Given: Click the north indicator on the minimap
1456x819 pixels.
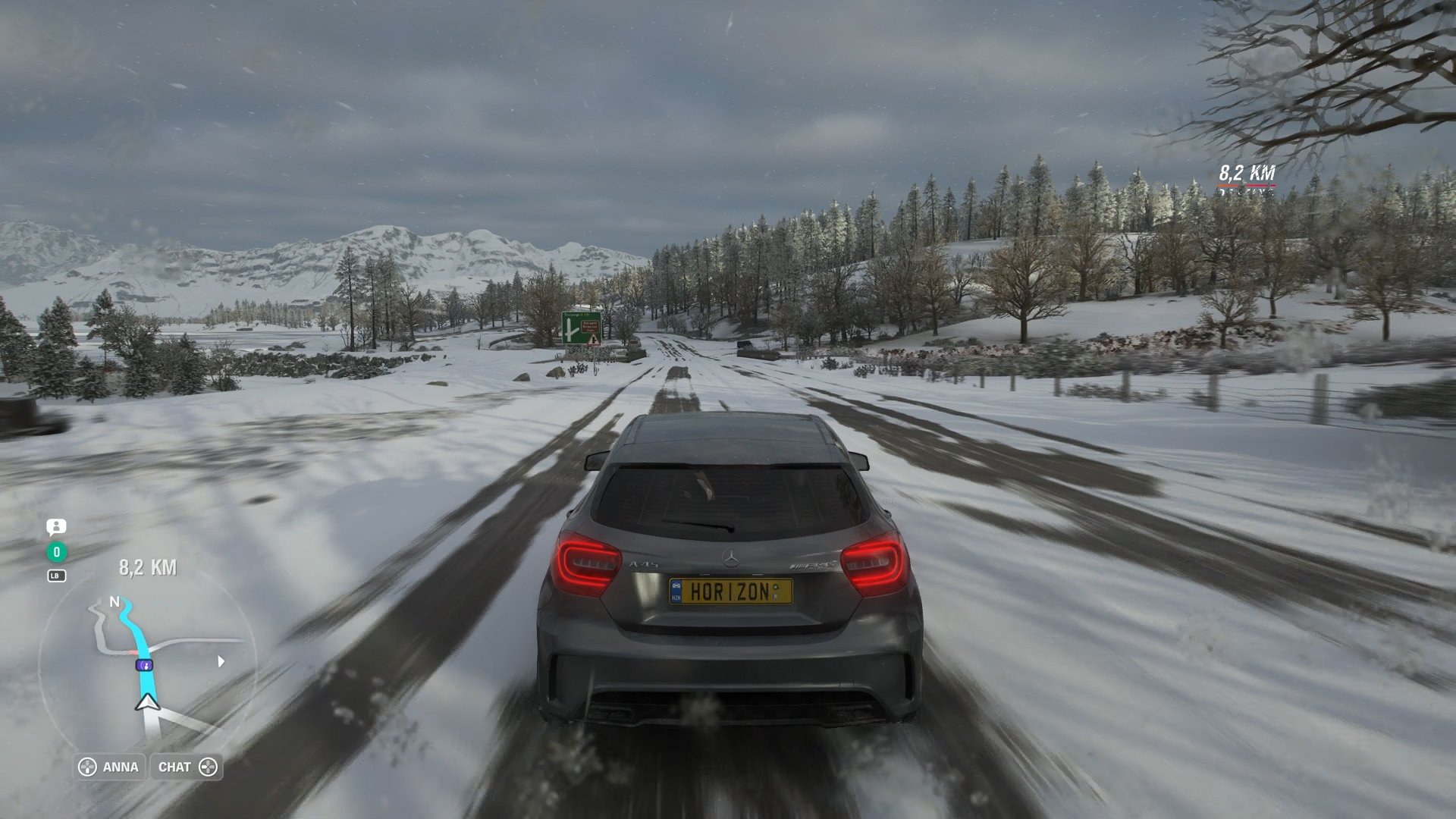Looking at the screenshot, I should [x=115, y=602].
